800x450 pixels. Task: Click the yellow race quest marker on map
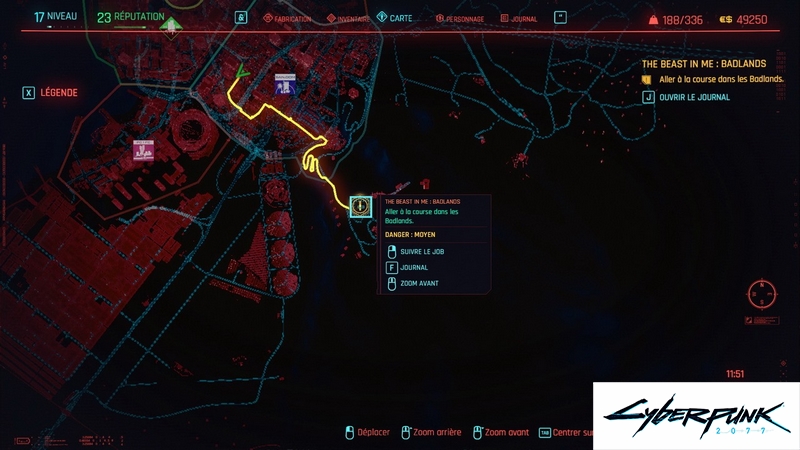pos(361,206)
